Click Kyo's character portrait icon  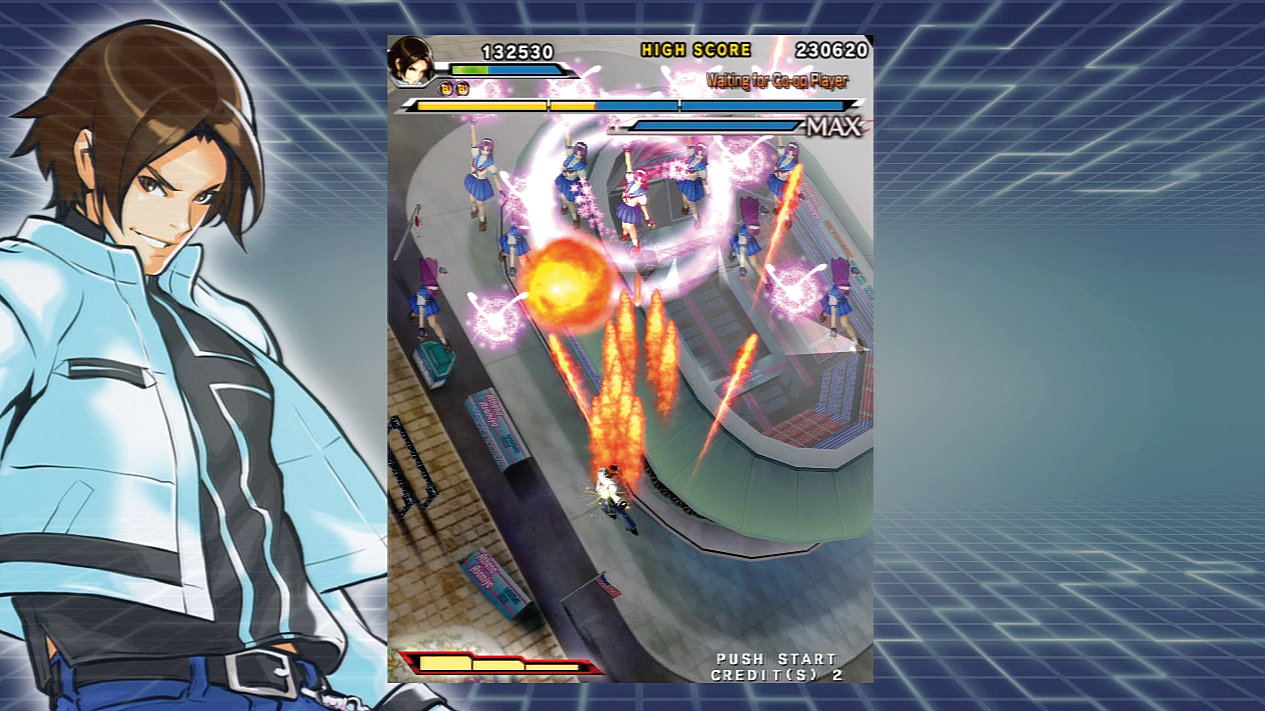point(411,59)
